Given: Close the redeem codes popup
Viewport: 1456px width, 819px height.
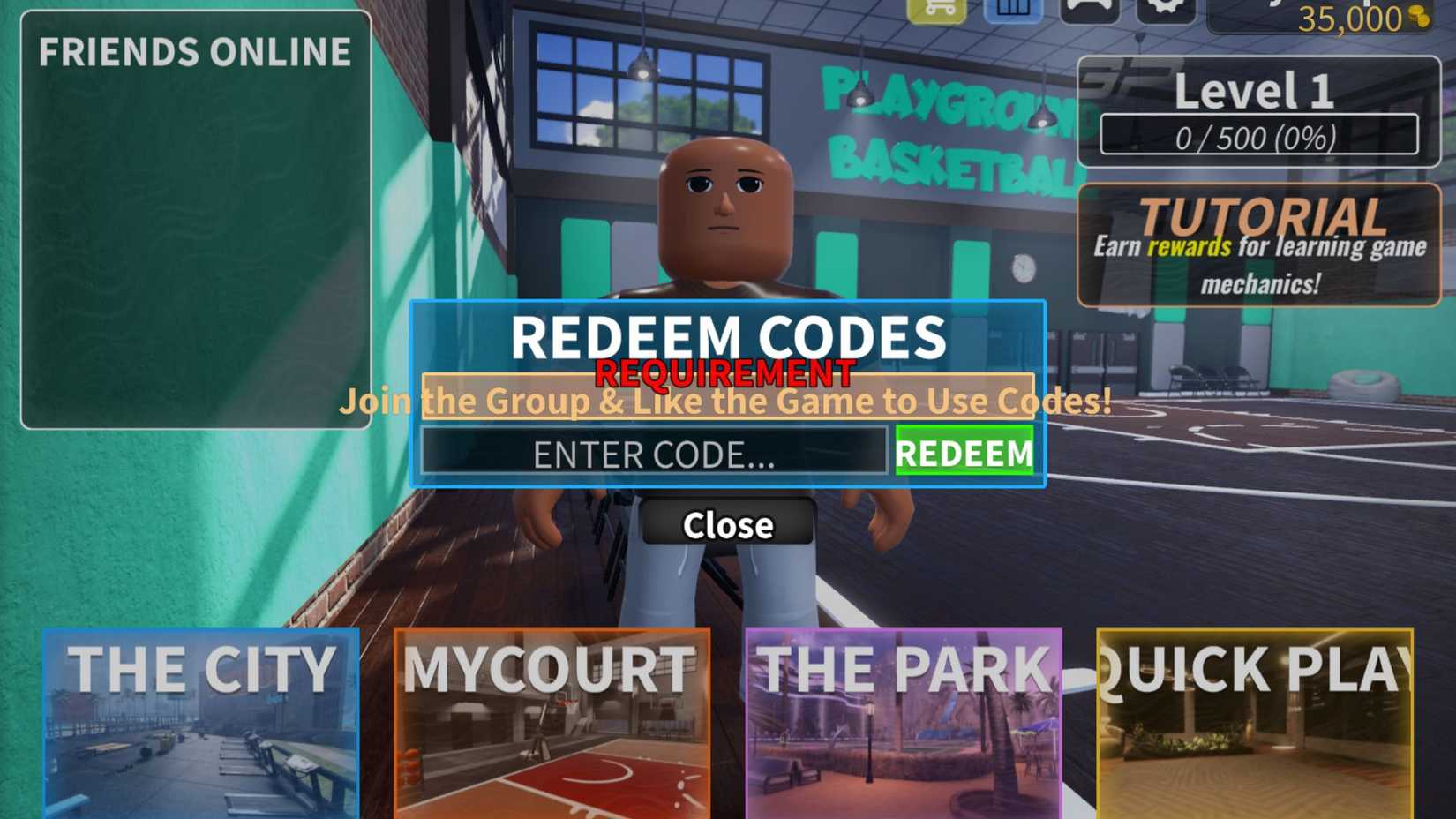Looking at the screenshot, I should (x=727, y=525).
